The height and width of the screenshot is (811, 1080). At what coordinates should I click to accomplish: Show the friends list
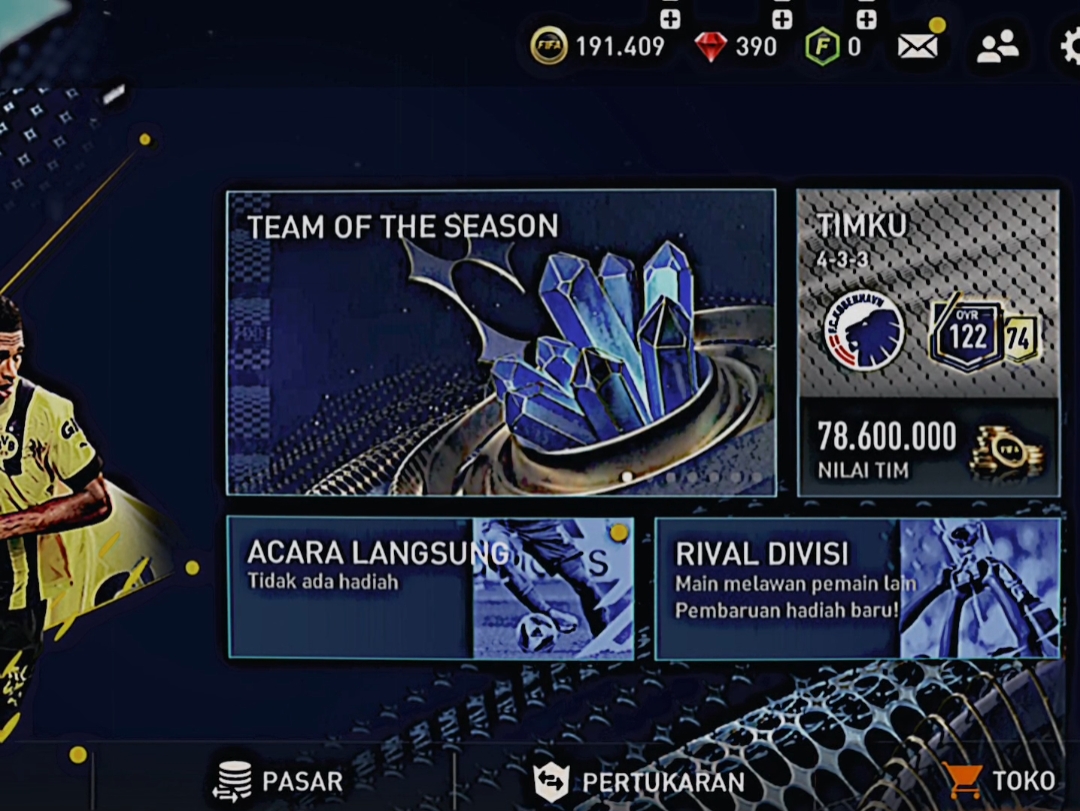point(997,46)
